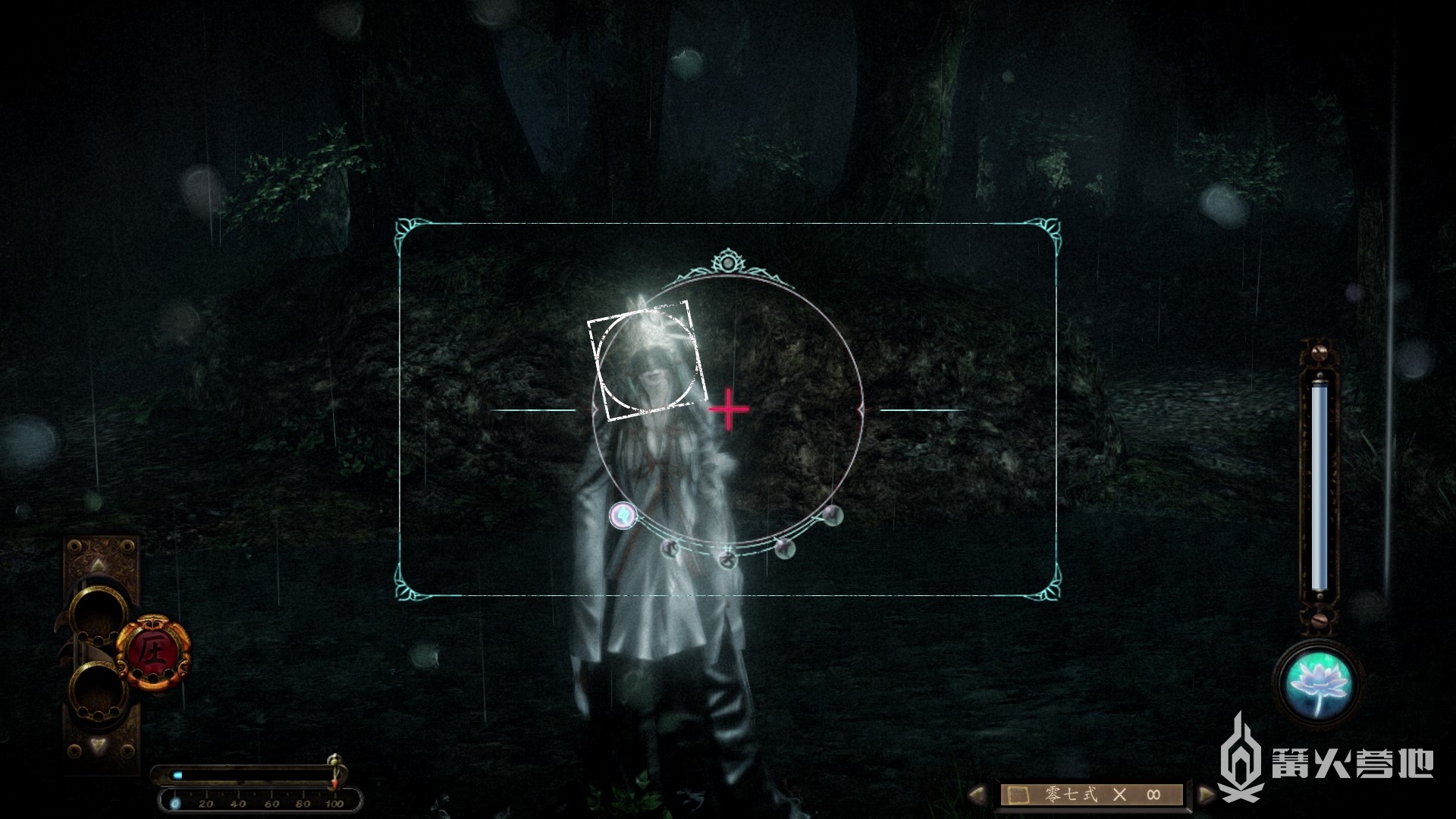1456x819 pixels.
Task: Select the red 圧 lens
Action: point(152,651)
